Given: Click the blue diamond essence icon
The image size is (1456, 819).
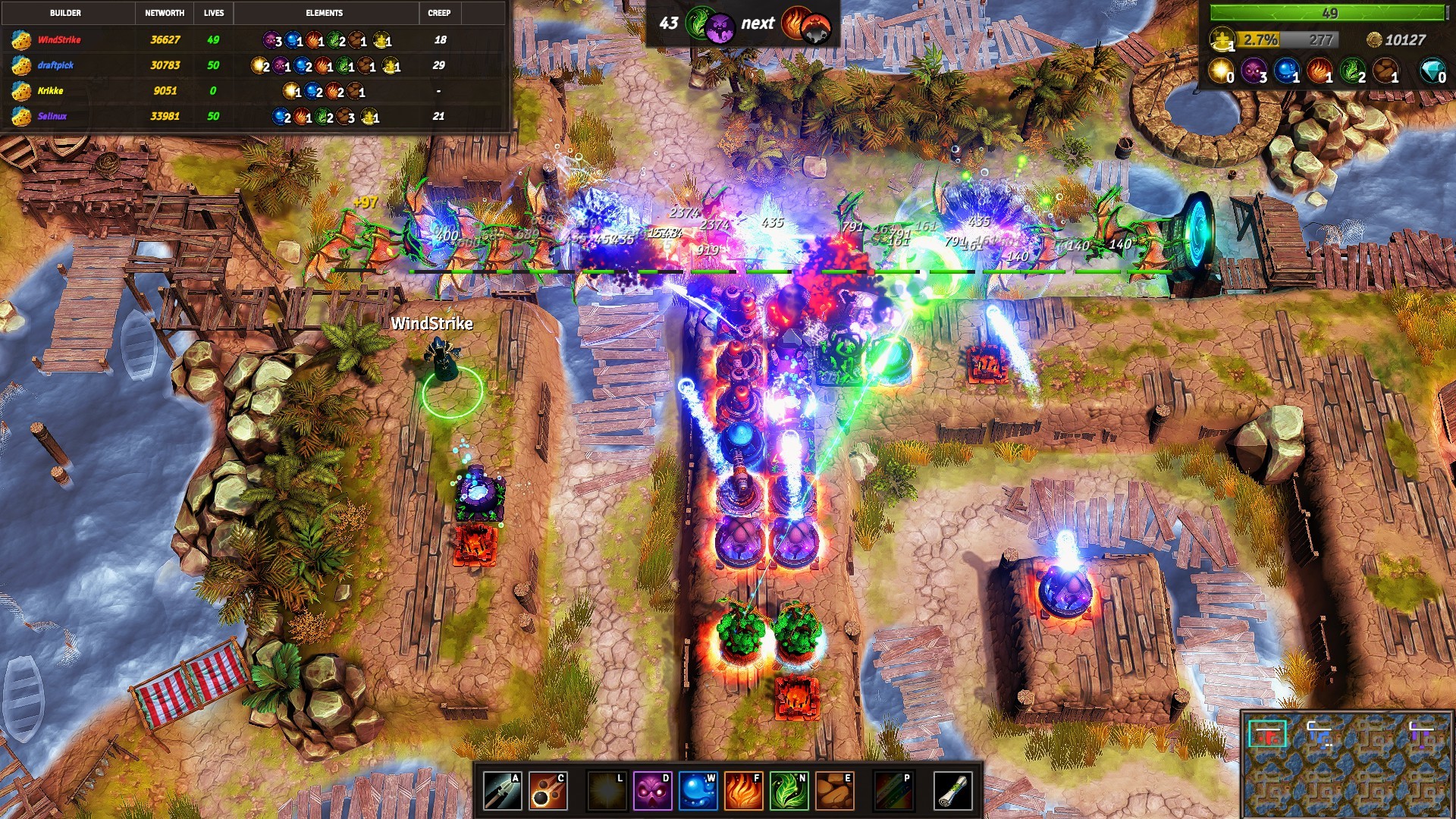Looking at the screenshot, I should click(1432, 71).
